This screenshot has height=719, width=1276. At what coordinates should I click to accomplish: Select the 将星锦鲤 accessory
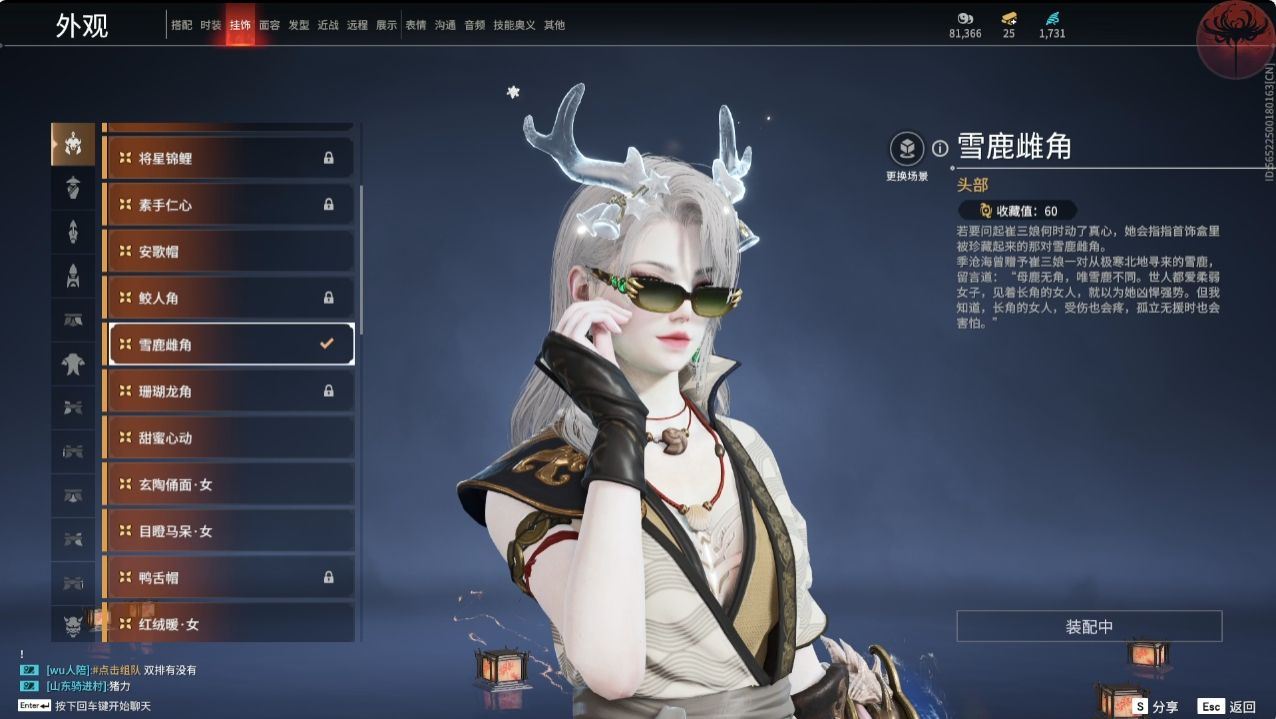[x=228, y=158]
